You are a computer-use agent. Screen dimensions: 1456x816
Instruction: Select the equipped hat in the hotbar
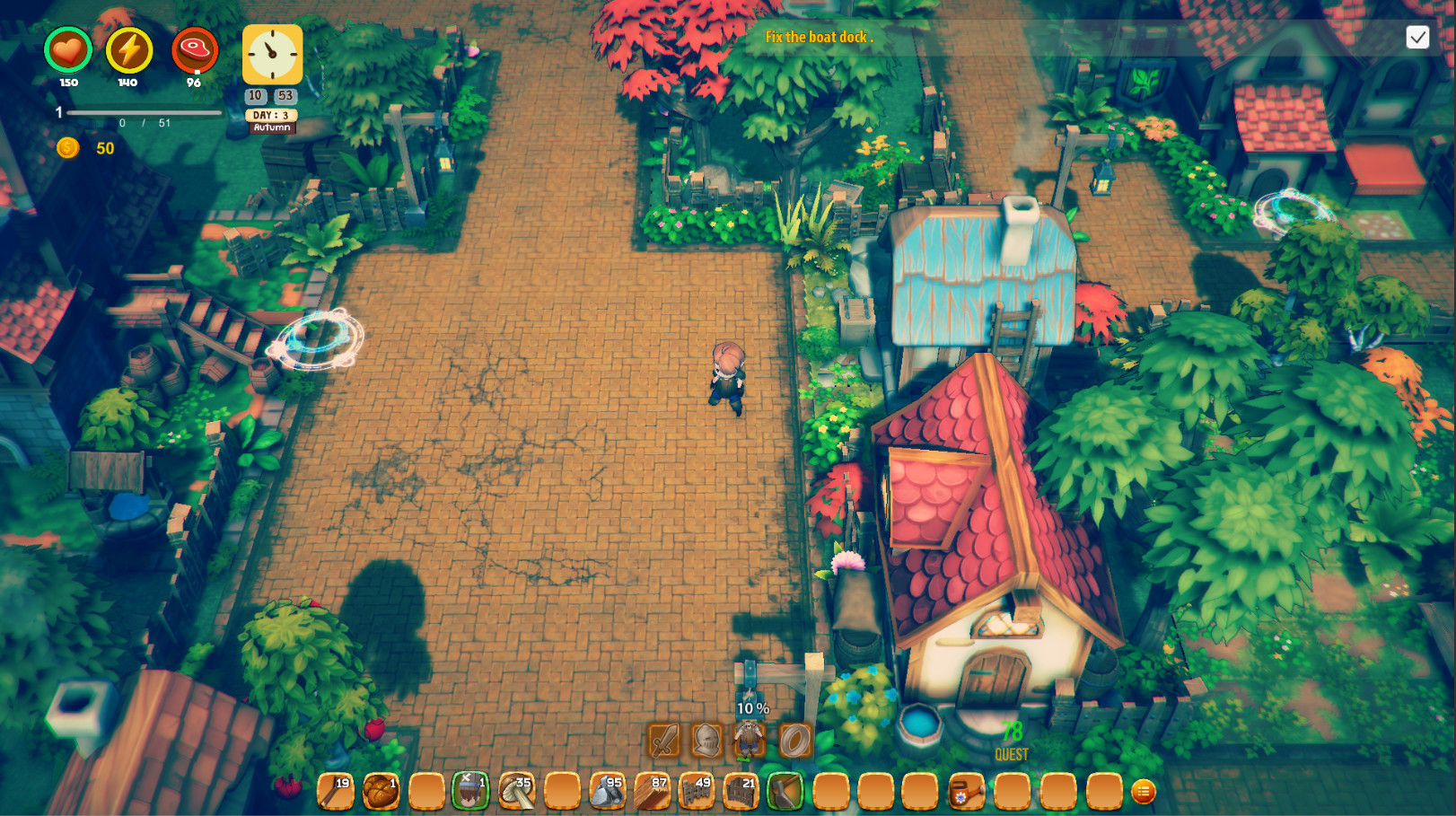(471, 790)
